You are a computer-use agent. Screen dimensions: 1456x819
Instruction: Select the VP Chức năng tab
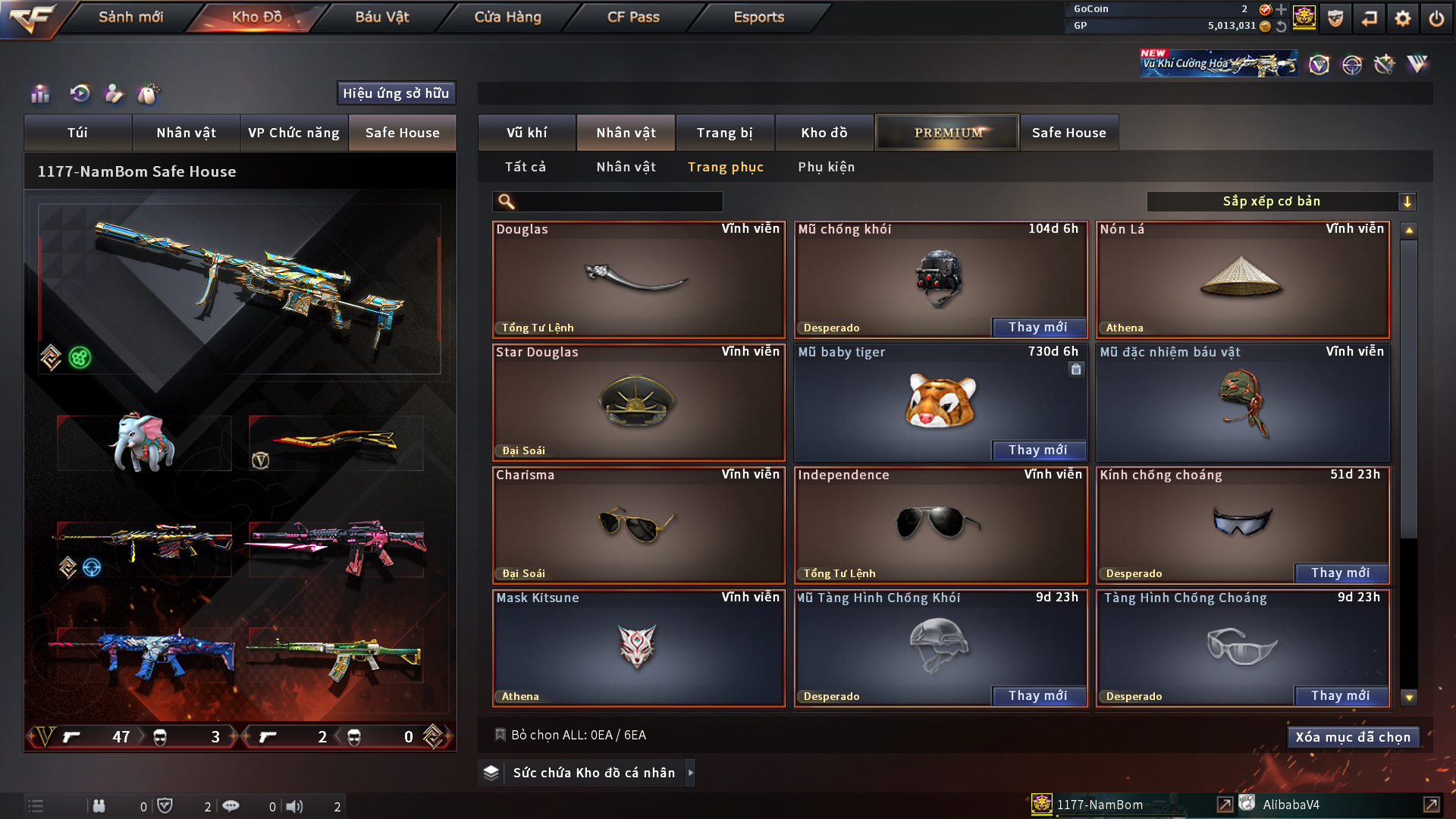tap(293, 133)
